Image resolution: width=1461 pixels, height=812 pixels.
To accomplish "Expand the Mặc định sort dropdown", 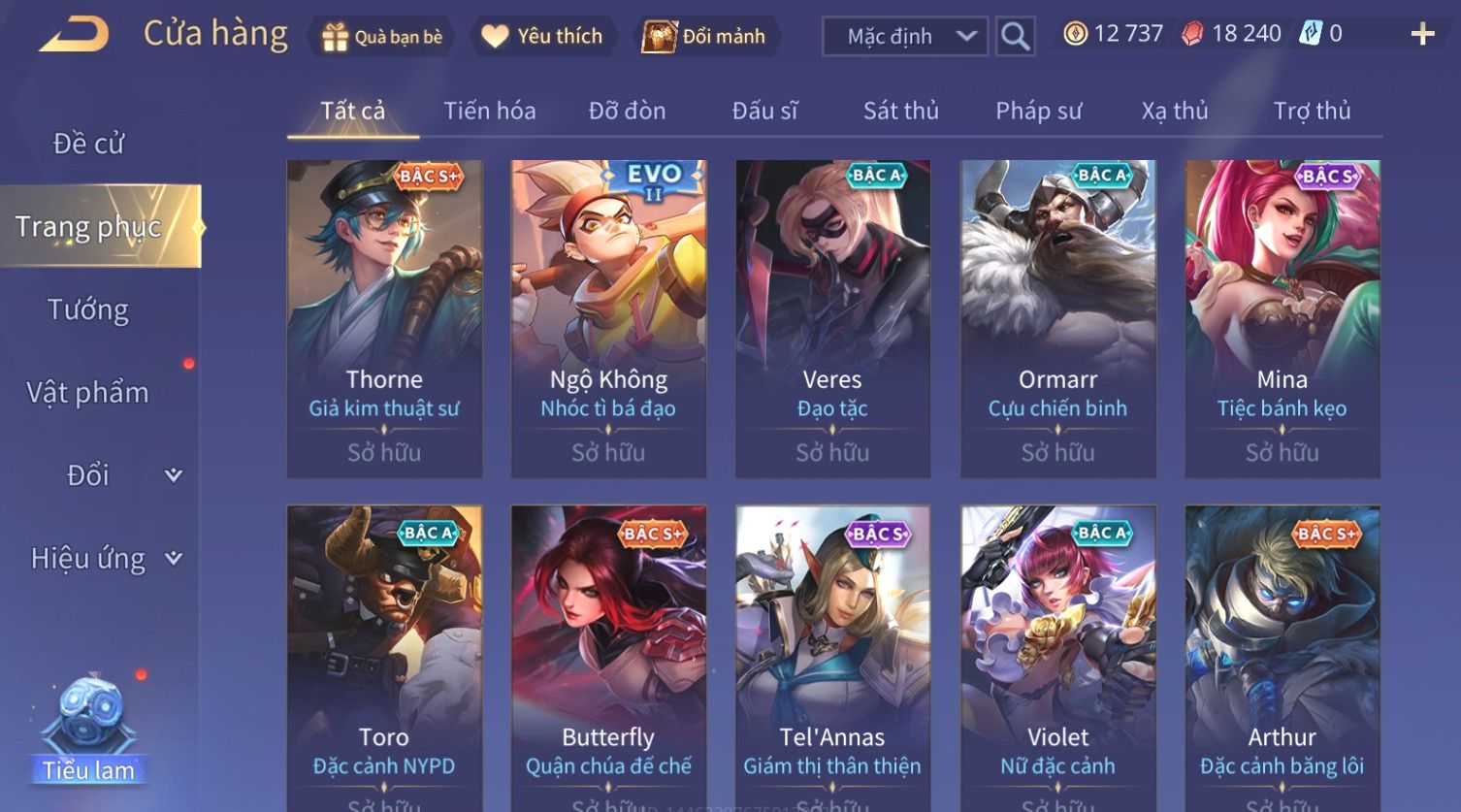I will coord(905,37).
